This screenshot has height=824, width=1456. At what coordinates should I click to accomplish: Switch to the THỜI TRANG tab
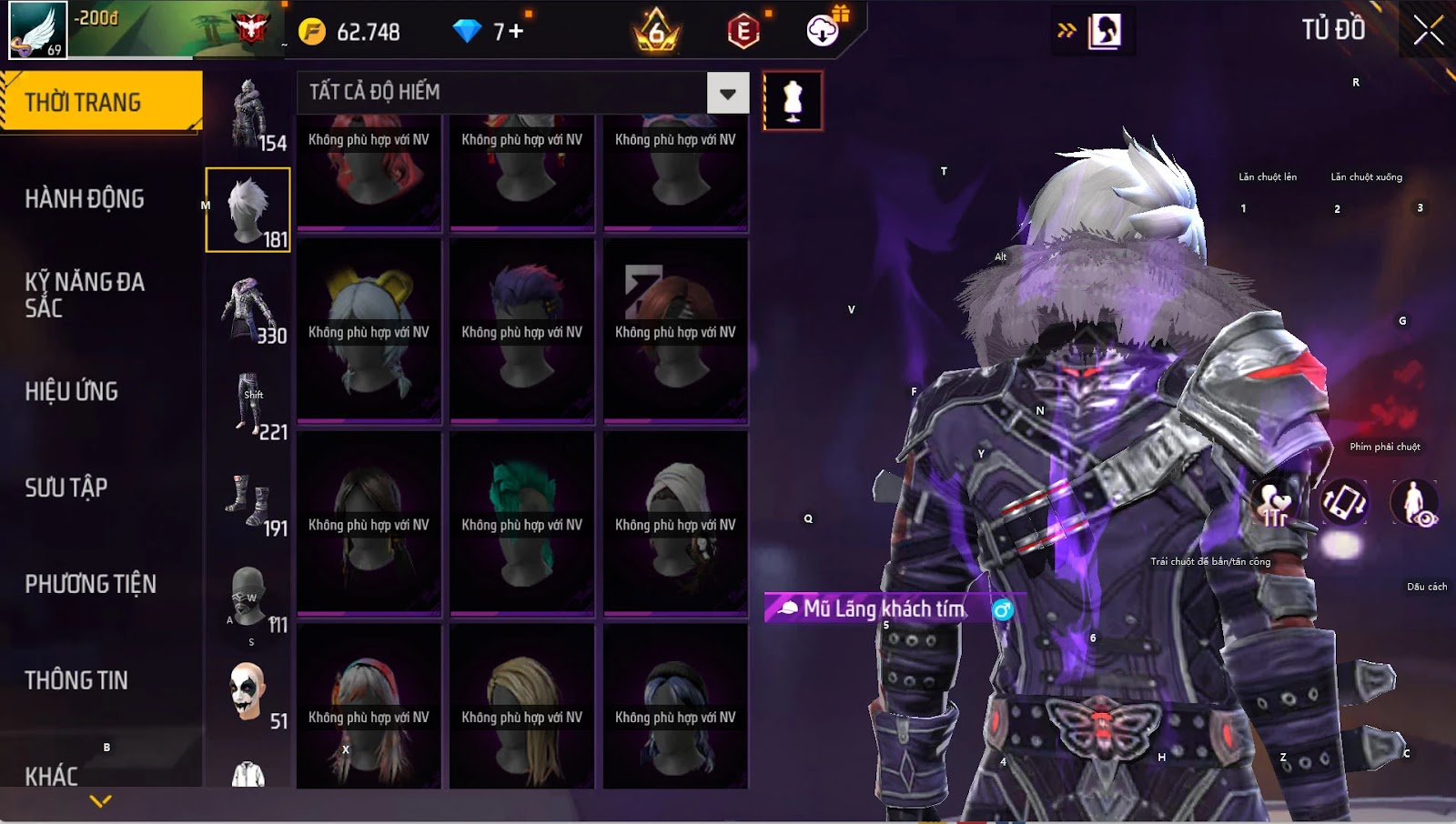coord(100,102)
